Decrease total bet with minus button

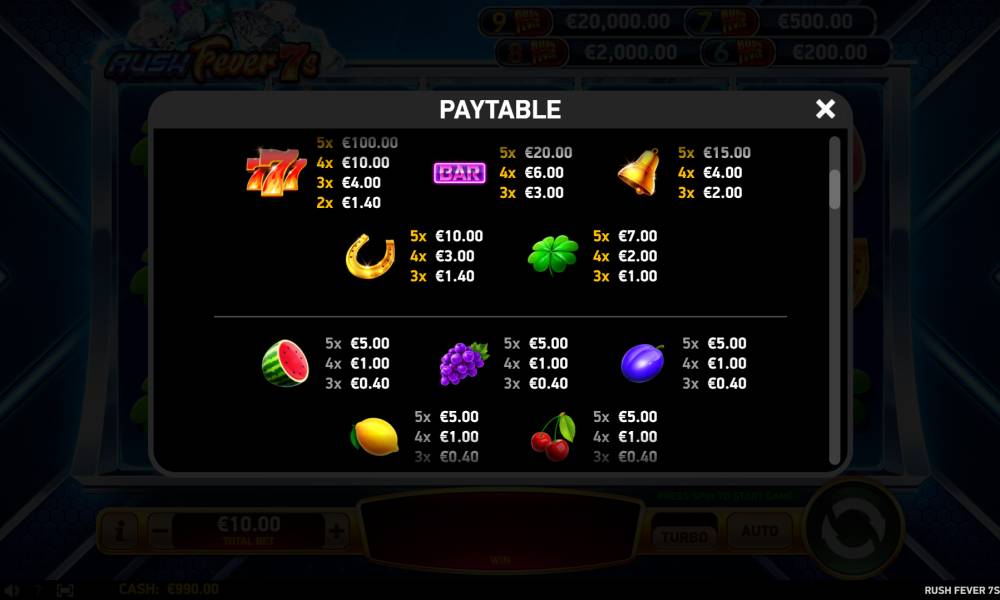pos(160,529)
